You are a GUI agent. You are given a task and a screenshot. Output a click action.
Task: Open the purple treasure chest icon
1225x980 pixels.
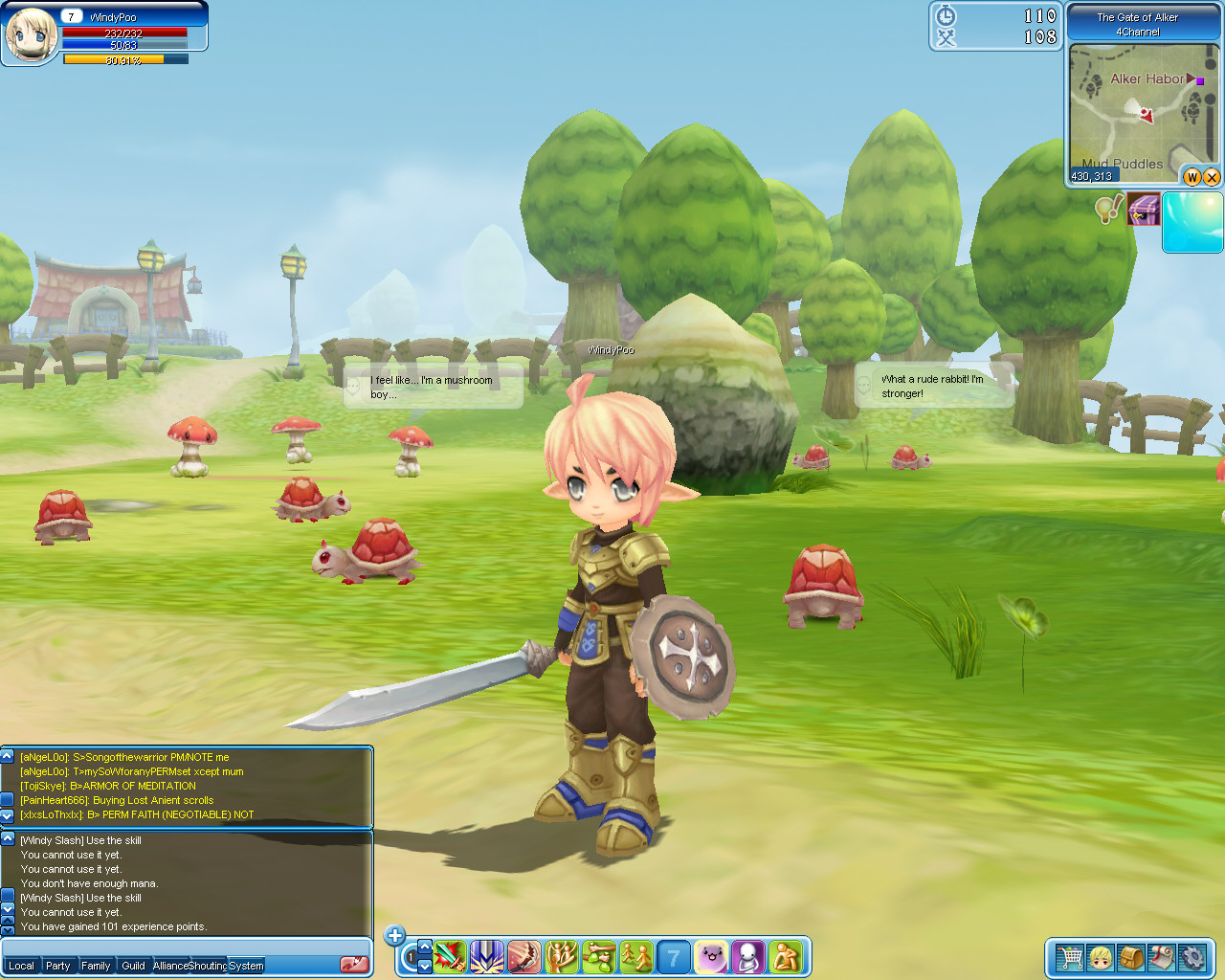tap(1144, 209)
